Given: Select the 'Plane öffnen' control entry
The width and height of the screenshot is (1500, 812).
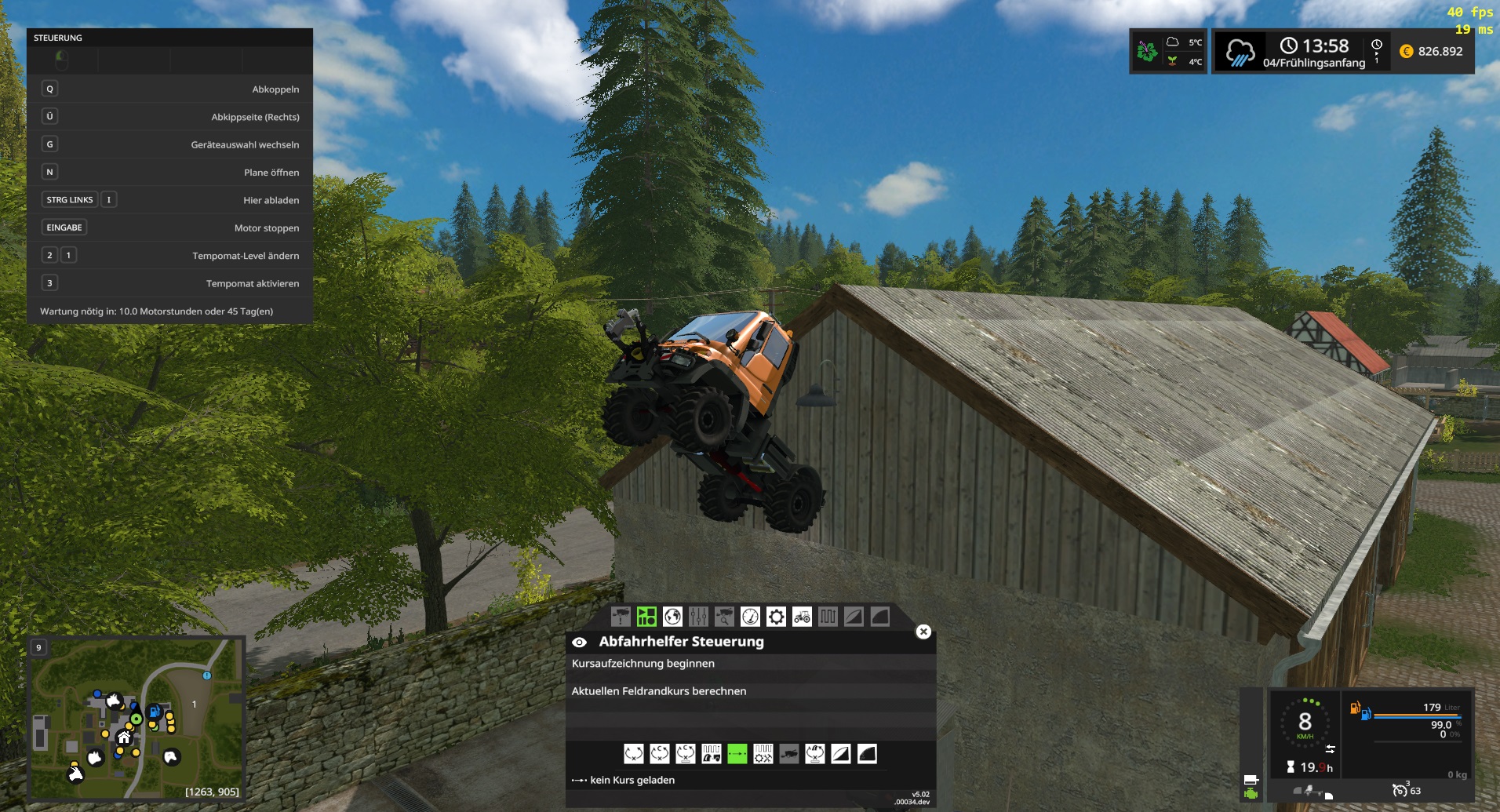Looking at the screenshot, I should pyautogui.click(x=170, y=173).
